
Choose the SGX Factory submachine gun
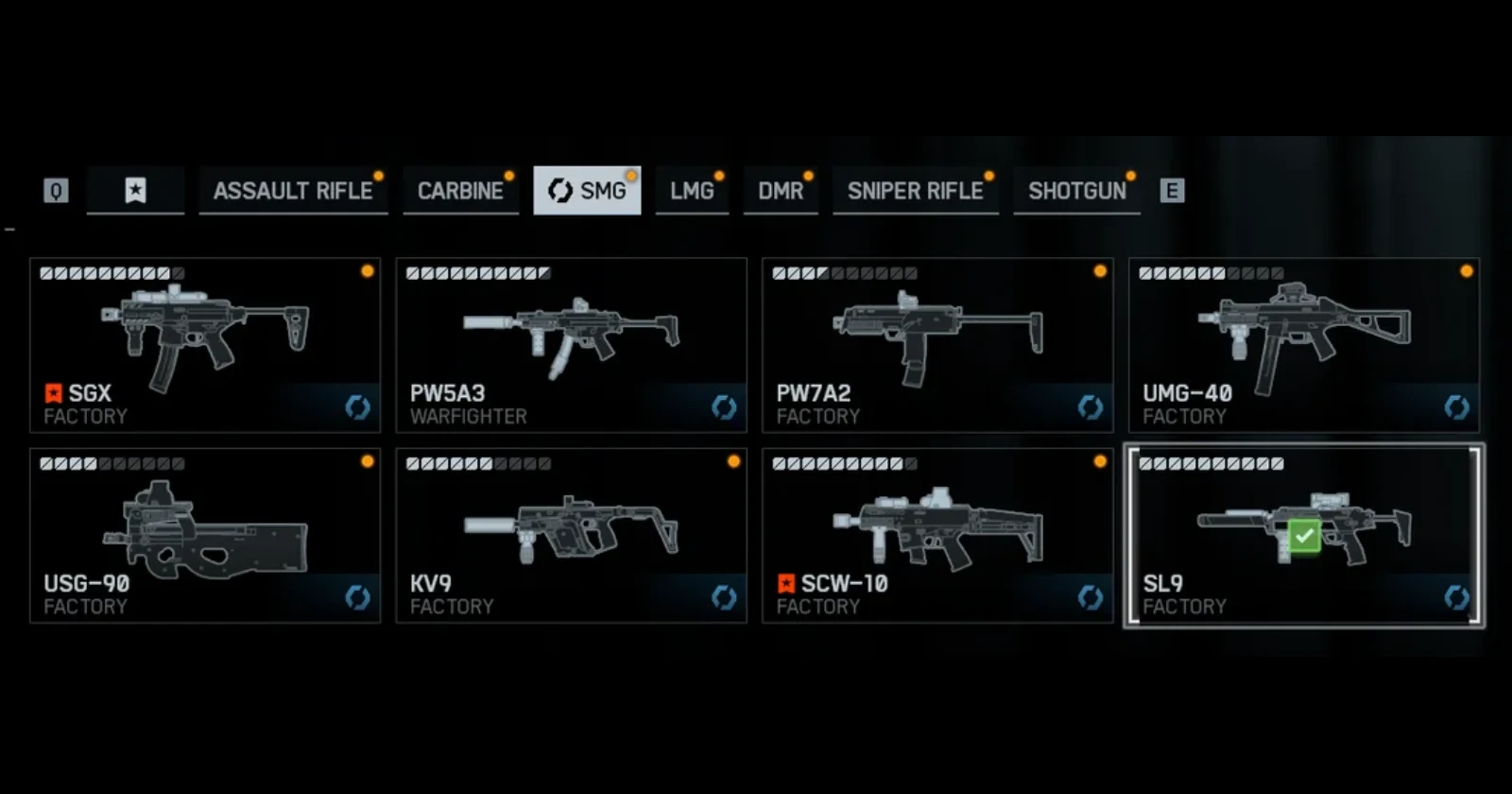coord(205,345)
